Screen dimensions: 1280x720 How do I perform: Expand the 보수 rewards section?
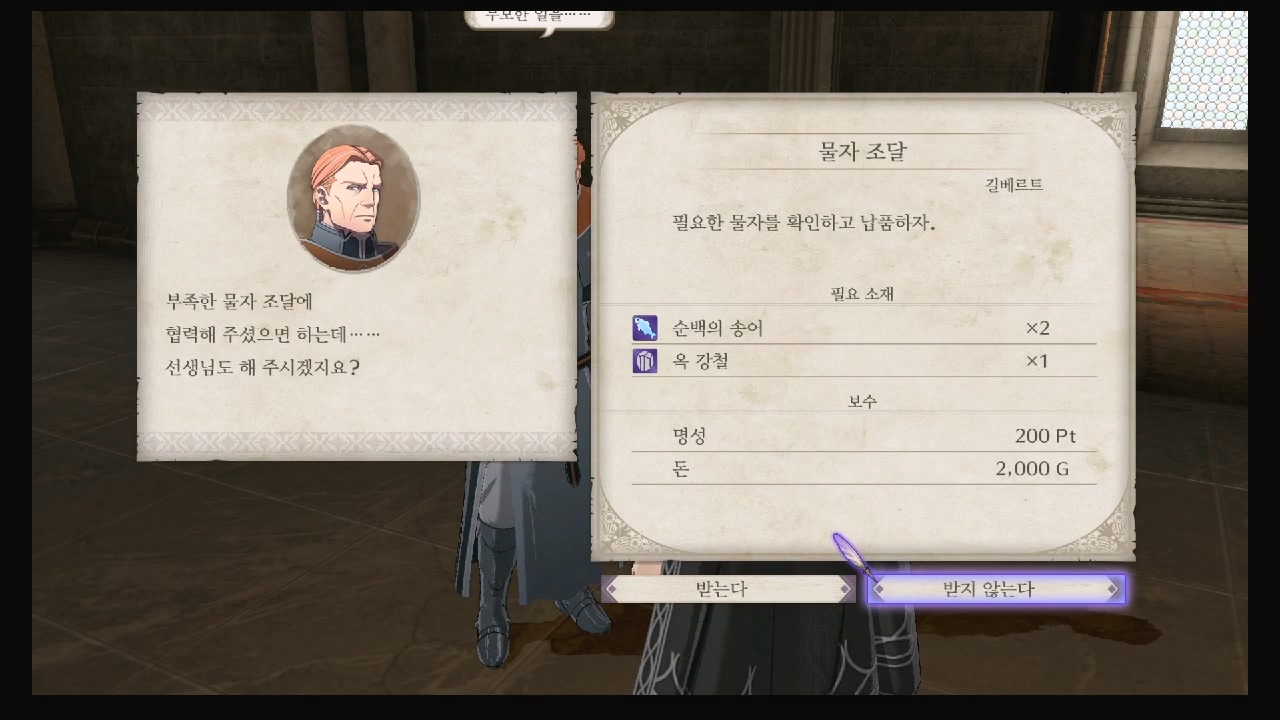pyautogui.click(x=862, y=400)
